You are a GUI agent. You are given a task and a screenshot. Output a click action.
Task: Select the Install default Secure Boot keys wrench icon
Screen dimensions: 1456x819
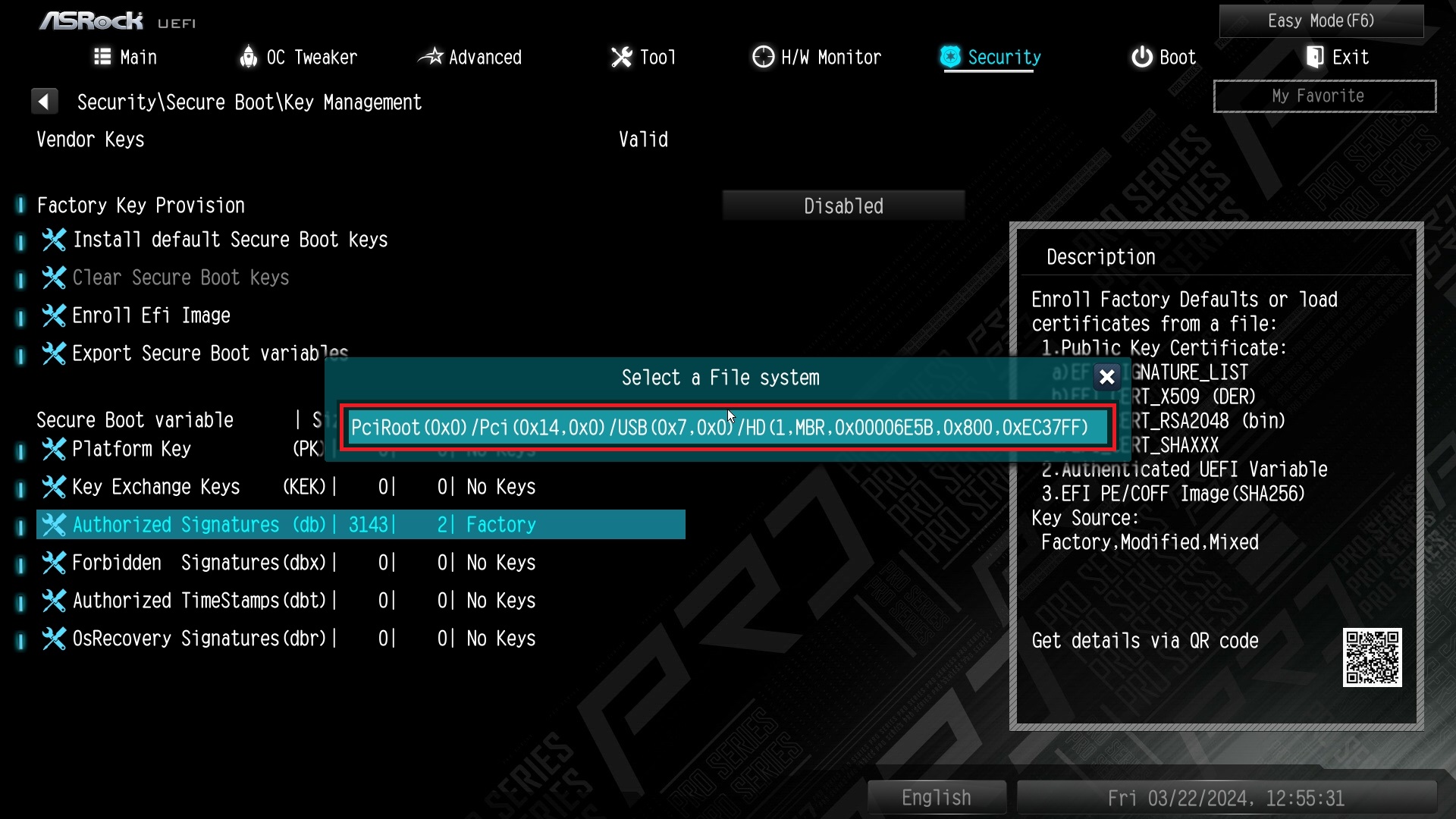coord(54,240)
